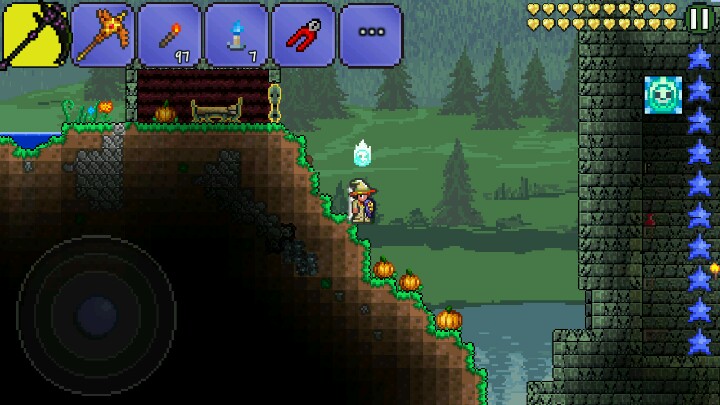720x405 pixels.
Task: Open the inventory with the three-dots button
Action: click(370, 34)
